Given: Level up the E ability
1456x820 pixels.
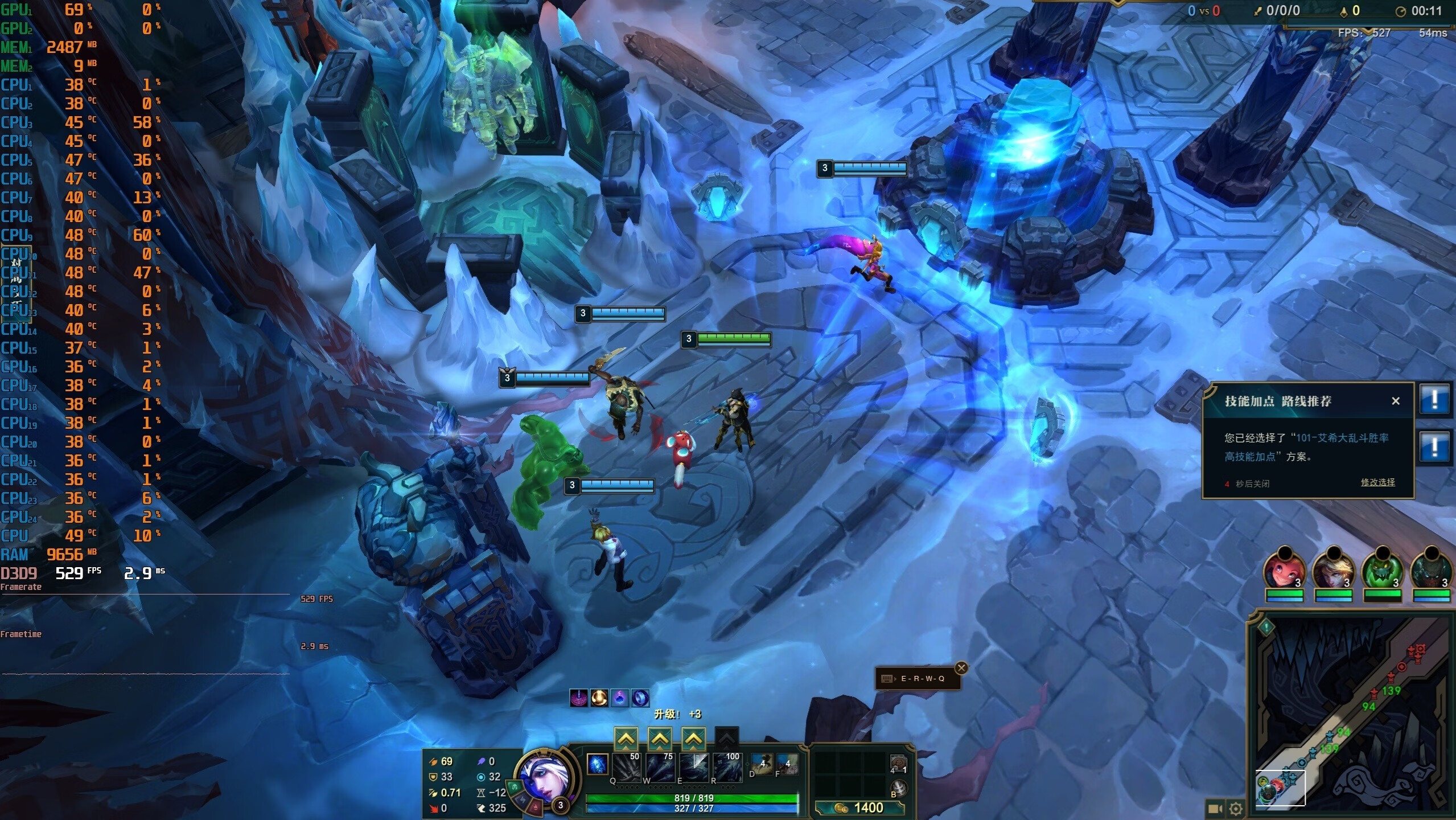Looking at the screenshot, I should [x=693, y=739].
